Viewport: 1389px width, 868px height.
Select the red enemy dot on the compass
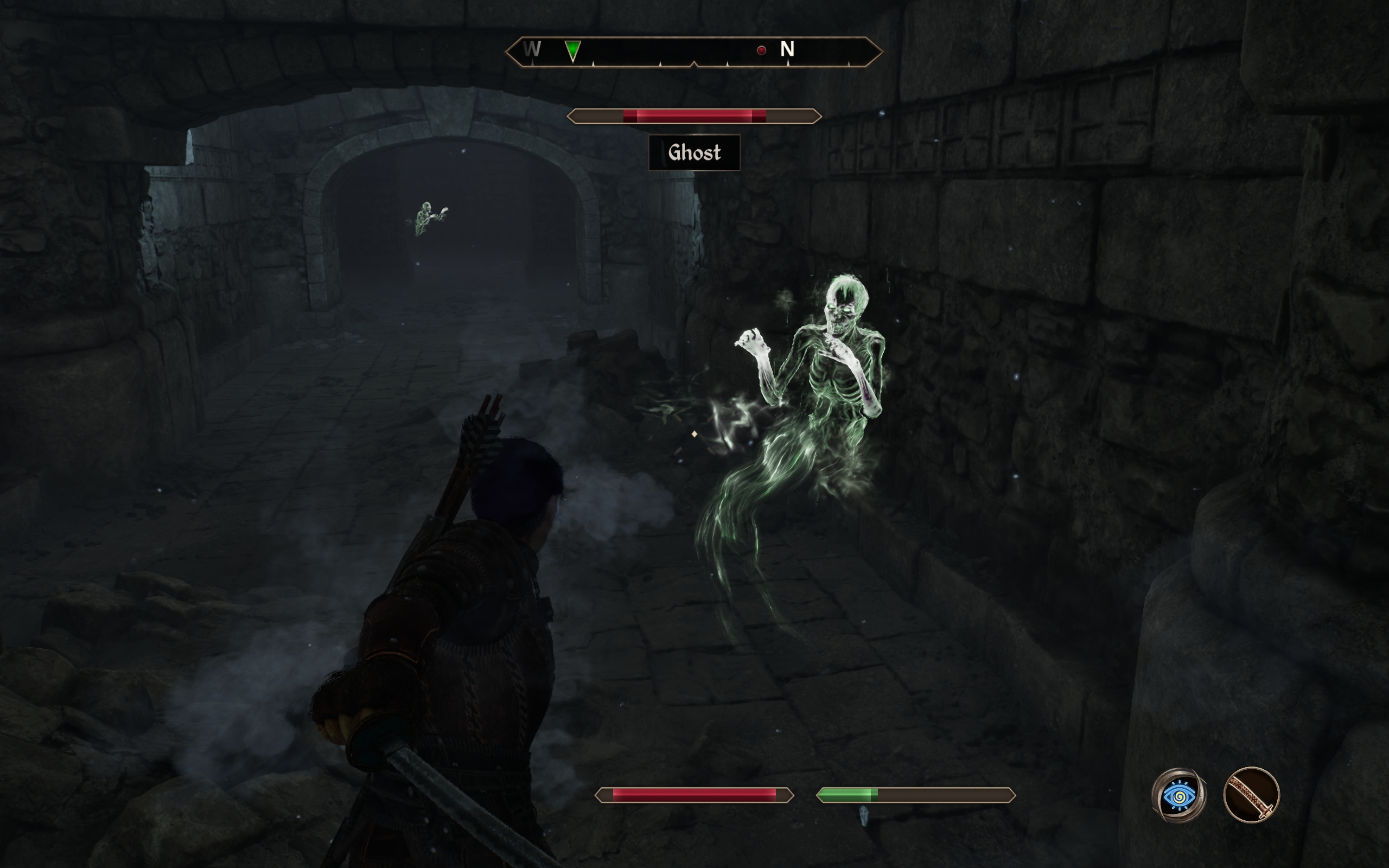tap(762, 51)
